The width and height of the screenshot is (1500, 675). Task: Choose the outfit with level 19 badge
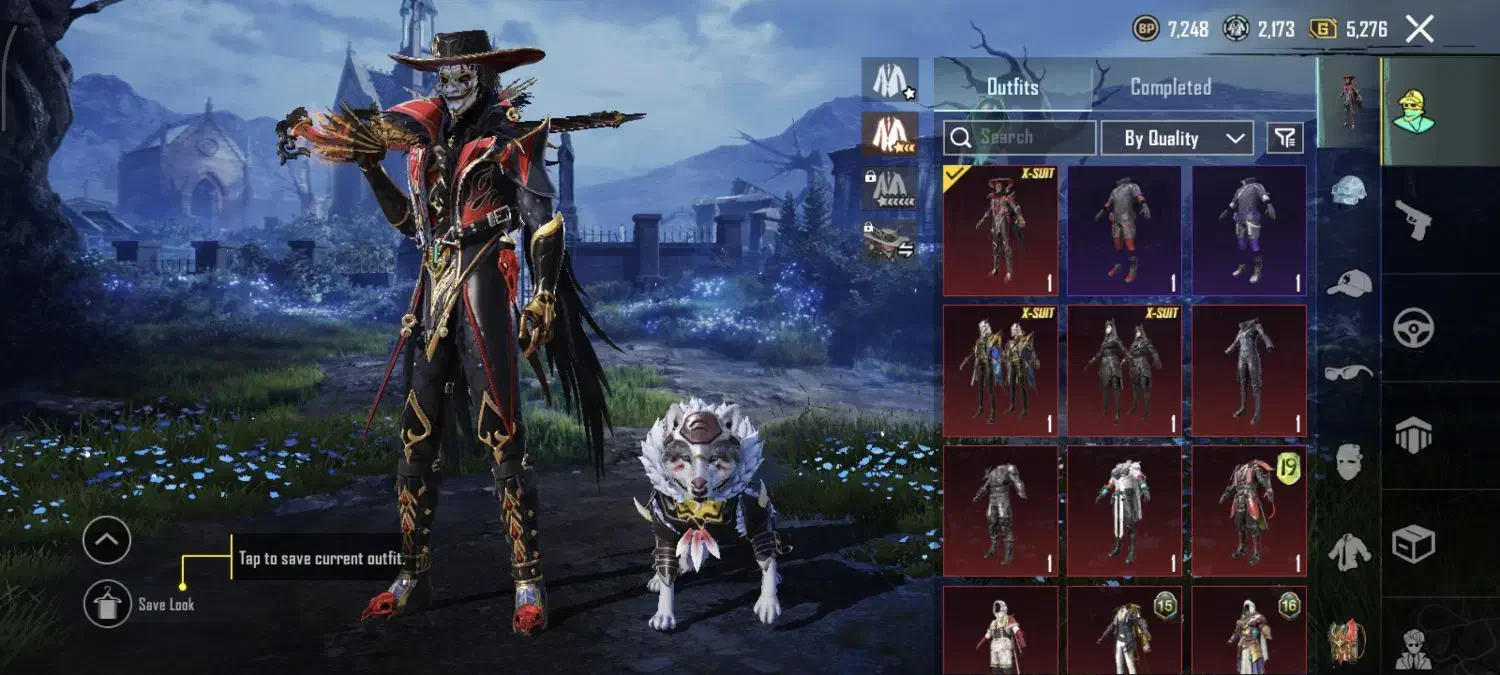1249,510
